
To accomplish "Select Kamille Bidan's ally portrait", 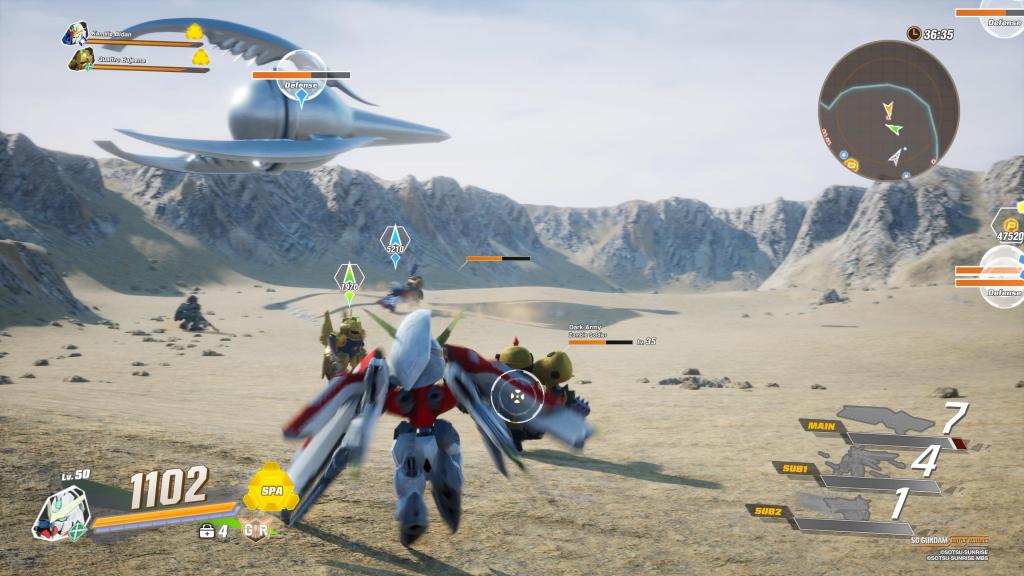I will coord(74,35).
